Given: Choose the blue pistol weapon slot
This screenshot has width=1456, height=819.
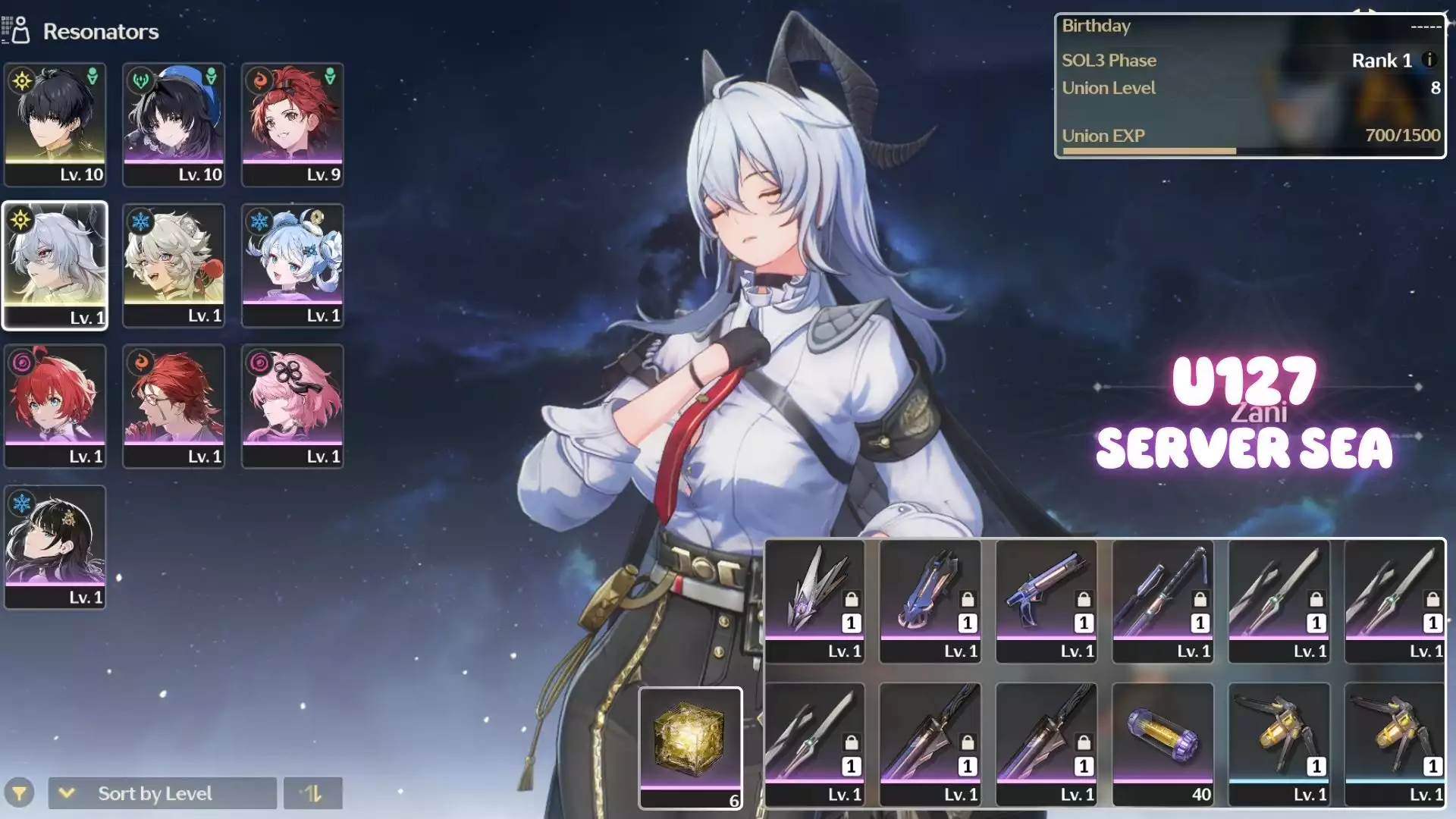Looking at the screenshot, I should pyautogui.click(x=1046, y=601).
